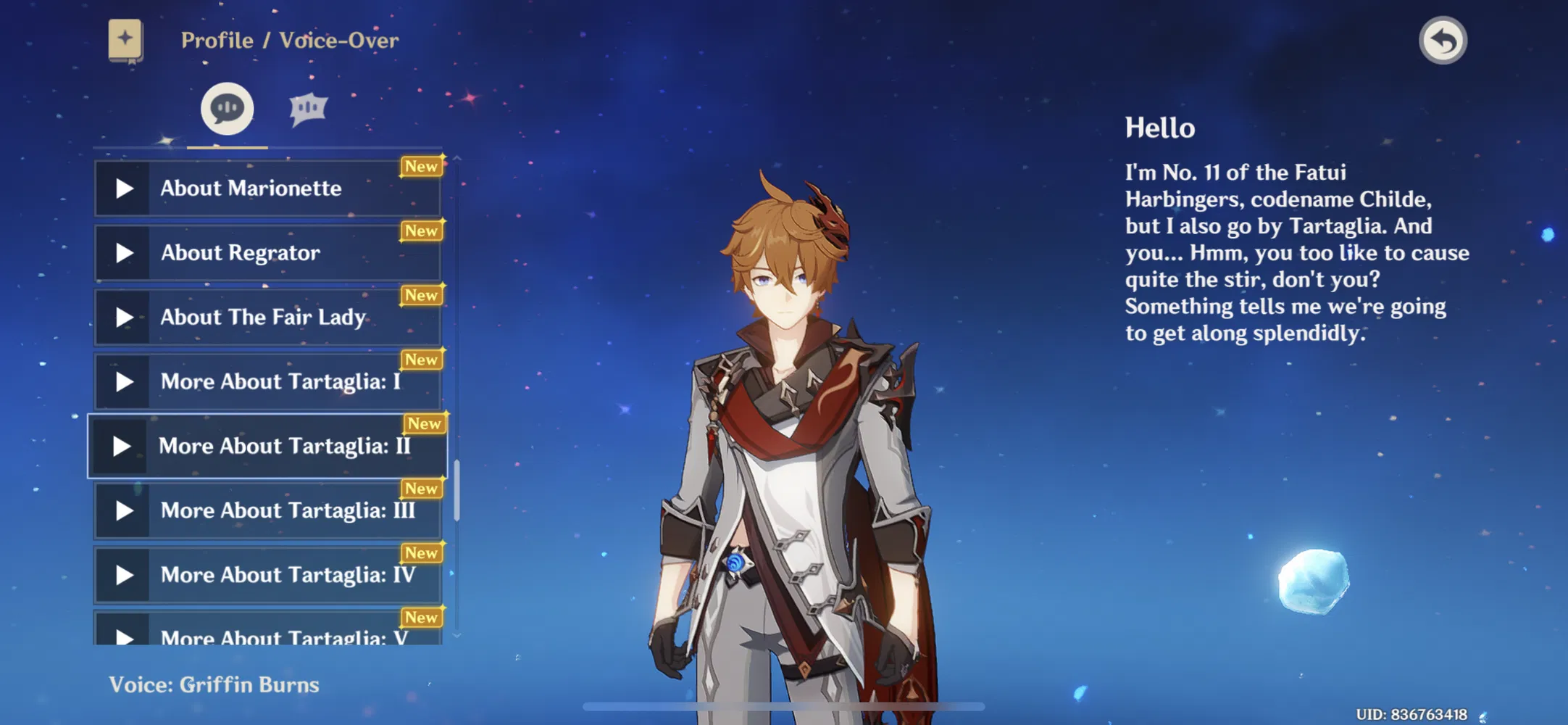Image resolution: width=1568 pixels, height=725 pixels.
Task: Click the New badge on About Regrator
Action: pos(422,231)
